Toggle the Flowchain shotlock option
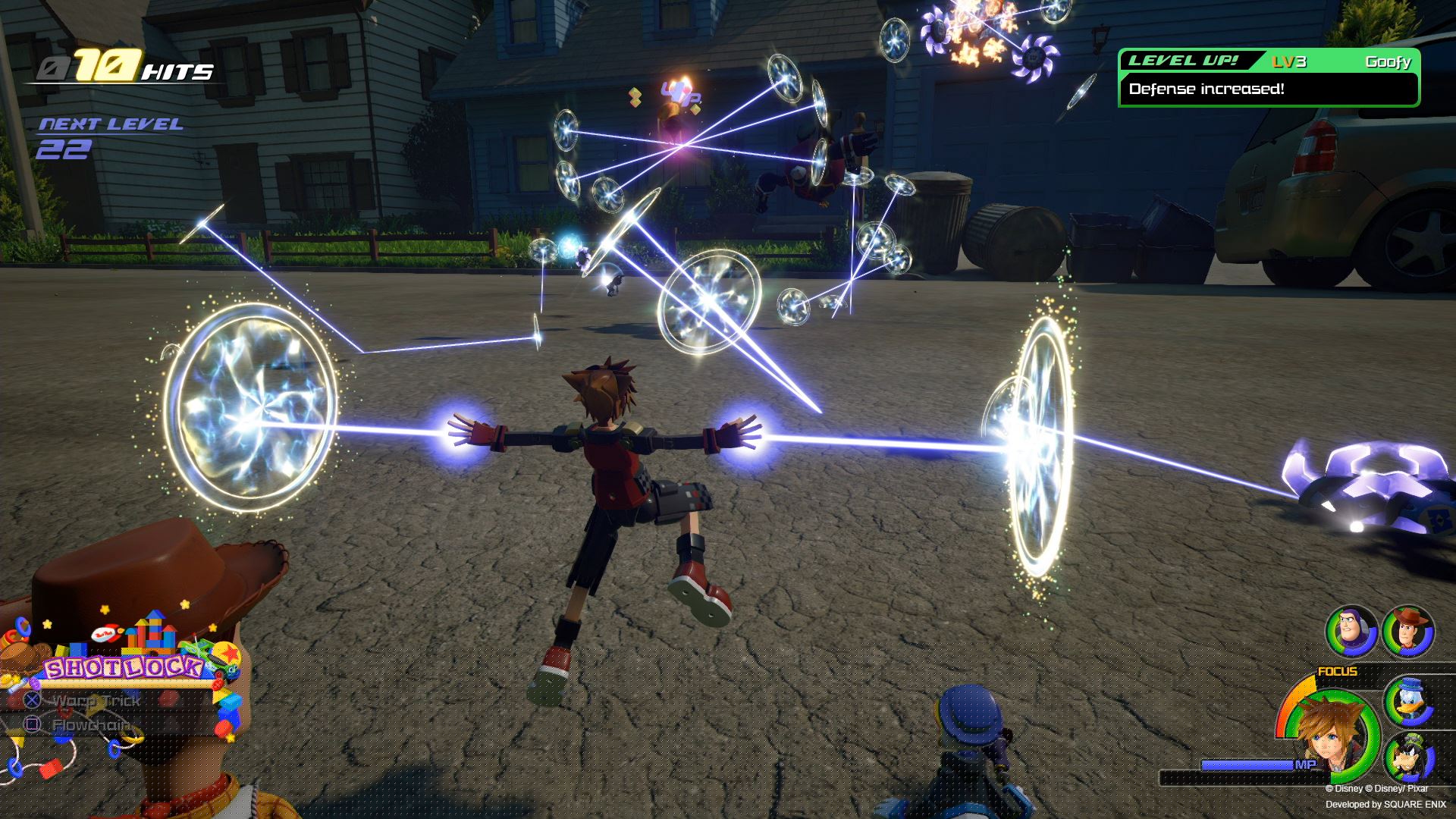This screenshot has width=1456, height=819. (x=95, y=724)
